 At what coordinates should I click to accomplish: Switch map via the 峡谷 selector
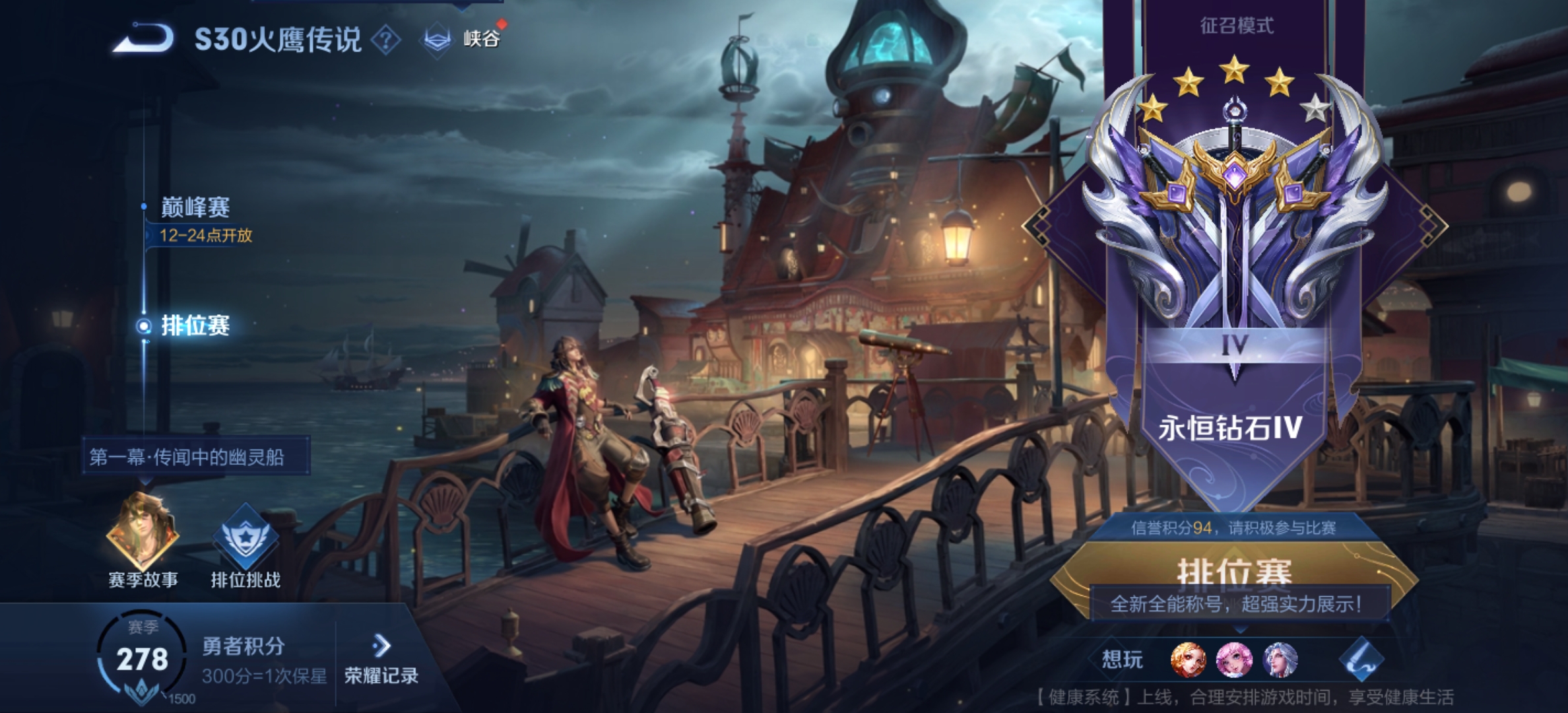[x=462, y=40]
